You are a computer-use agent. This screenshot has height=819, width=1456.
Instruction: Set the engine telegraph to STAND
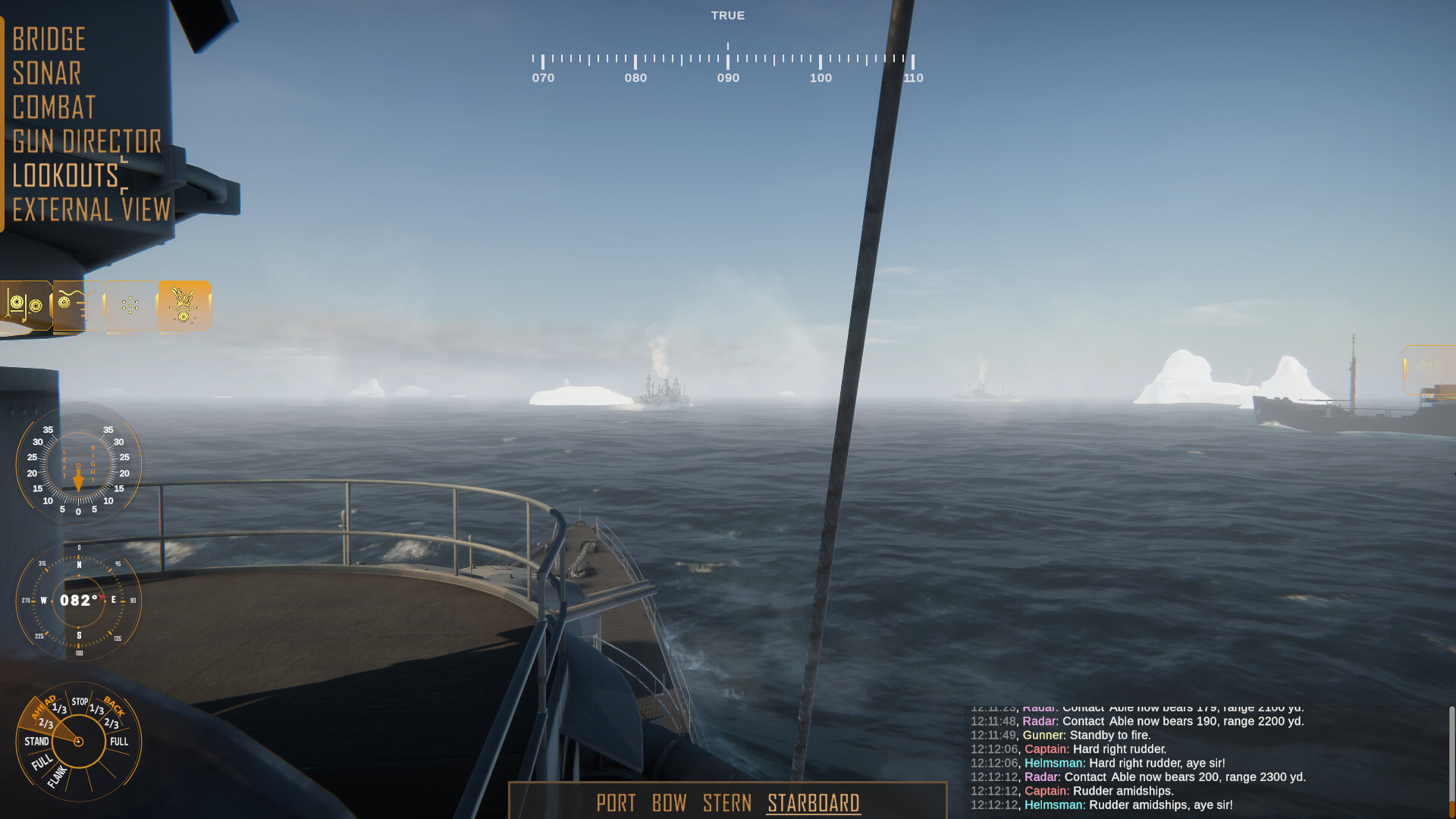(x=38, y=741)
